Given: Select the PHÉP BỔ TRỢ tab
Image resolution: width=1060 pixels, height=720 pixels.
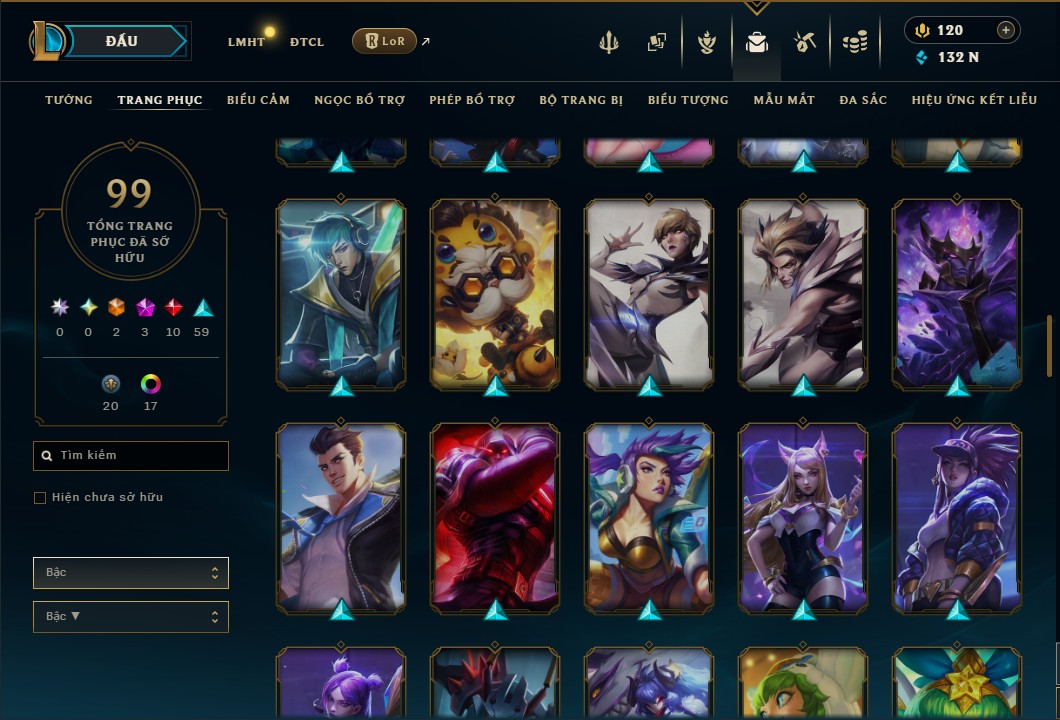Looking at the screenshot, I should 472,100.
